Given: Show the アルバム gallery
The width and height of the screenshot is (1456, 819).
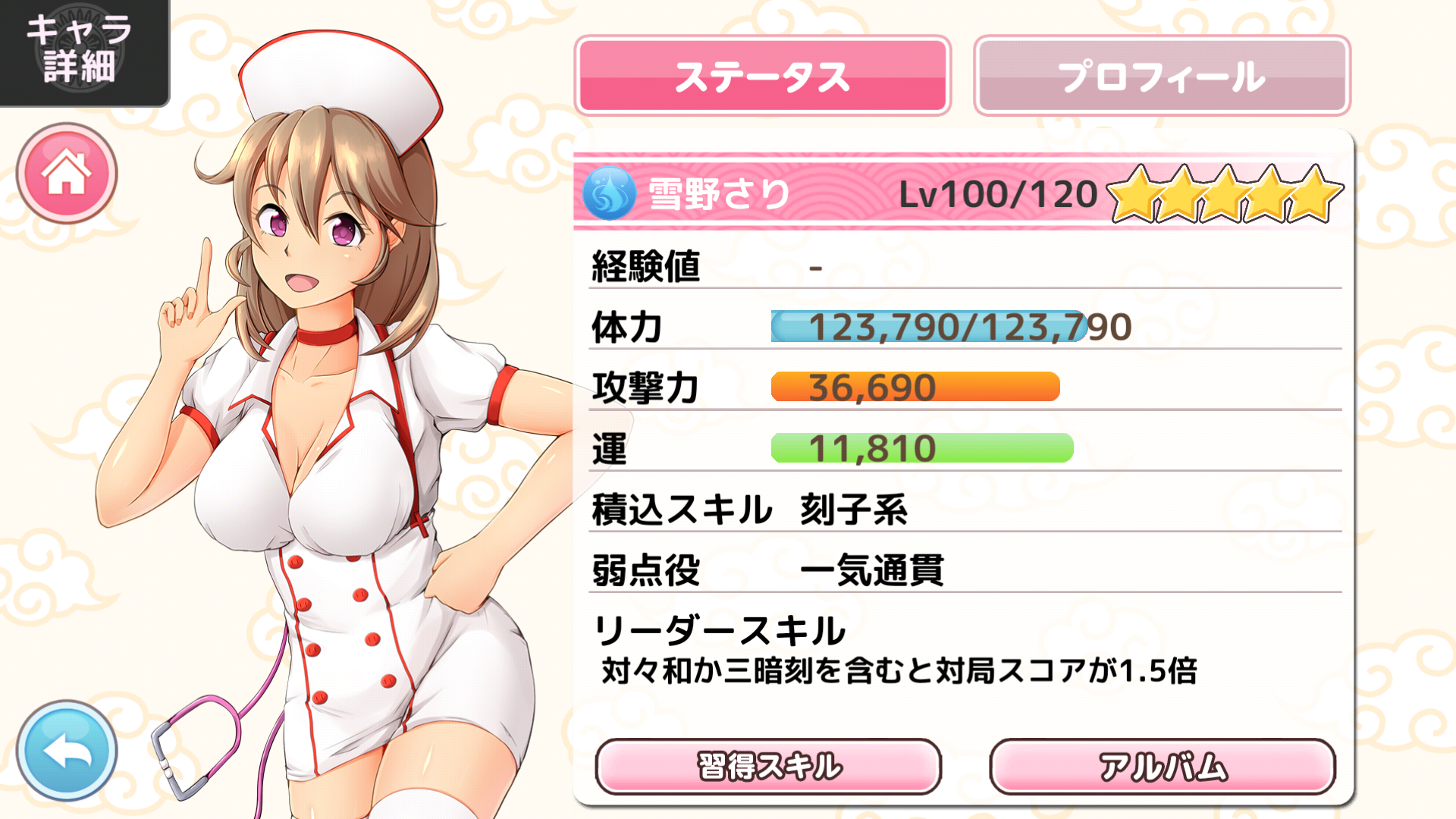Looking at the screenshot, I should [x=1163, y=767].
